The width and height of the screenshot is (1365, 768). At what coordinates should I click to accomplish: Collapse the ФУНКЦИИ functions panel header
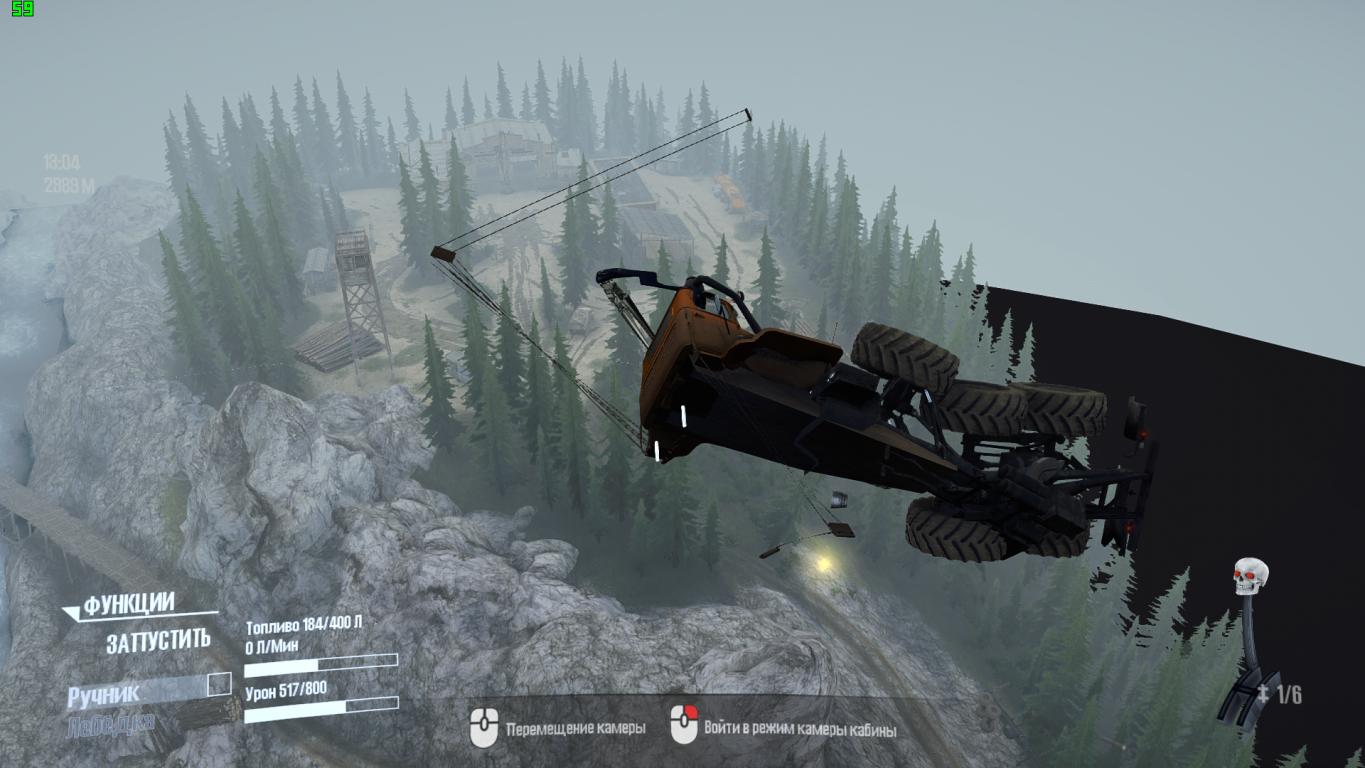pos(128,605)
